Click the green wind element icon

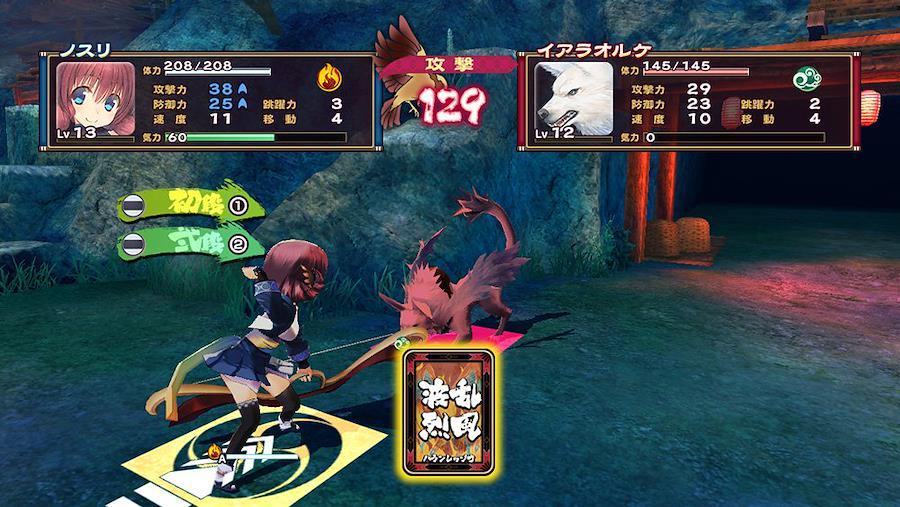806,78
